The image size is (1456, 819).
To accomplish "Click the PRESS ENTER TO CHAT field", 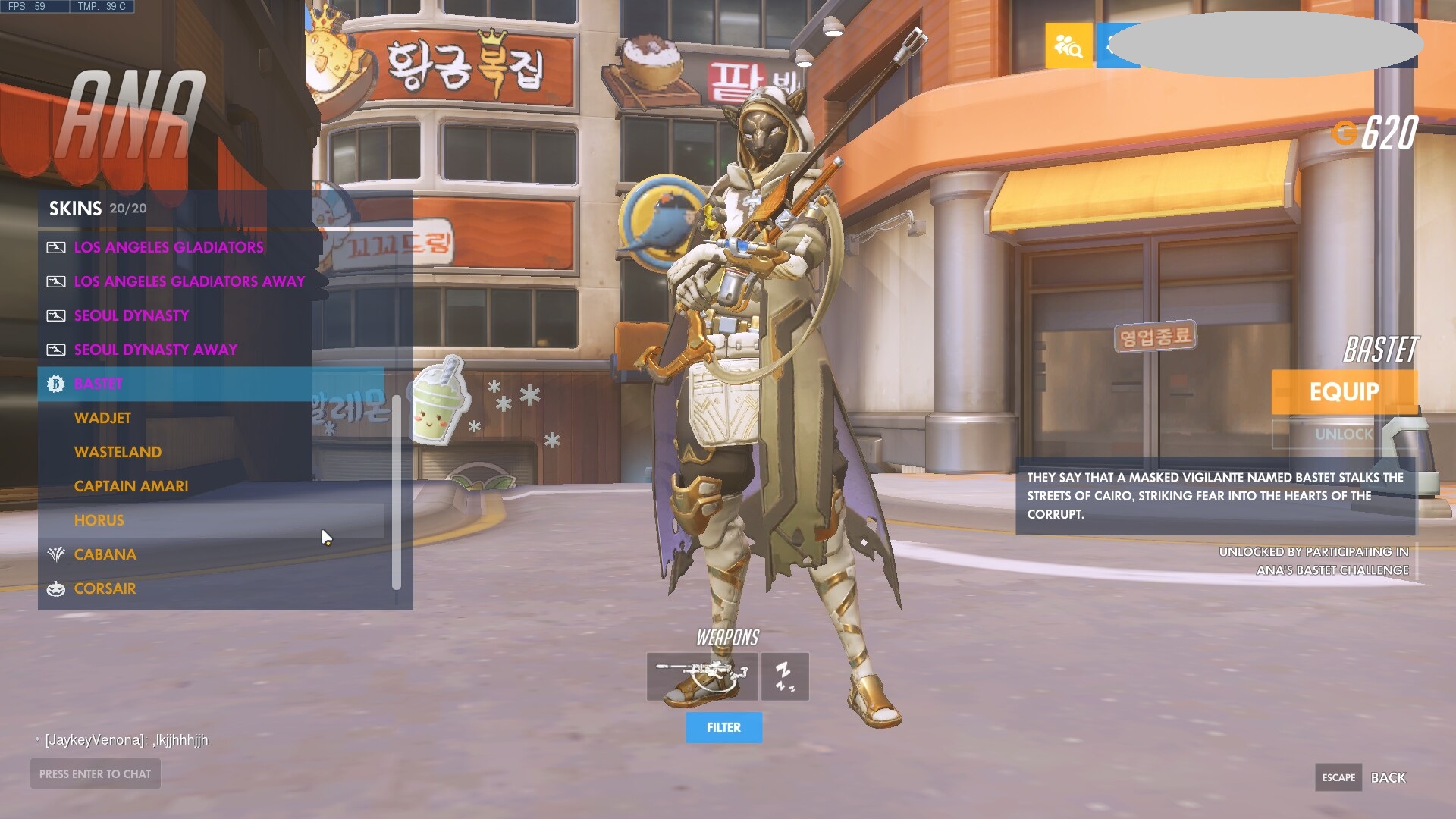I will (x=95, y=773).
